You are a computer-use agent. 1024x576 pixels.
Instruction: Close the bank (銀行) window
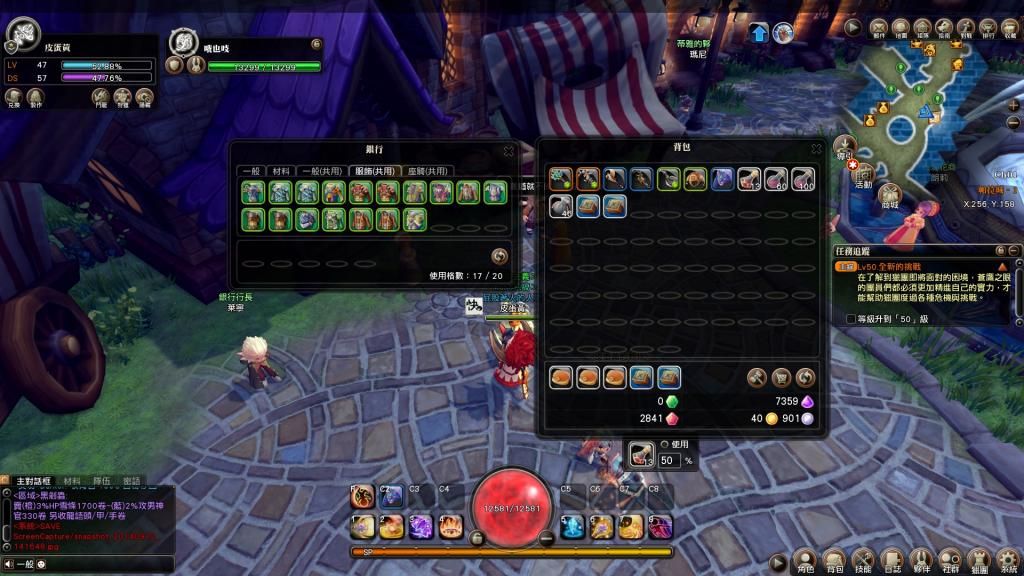[x=508, y=151]
